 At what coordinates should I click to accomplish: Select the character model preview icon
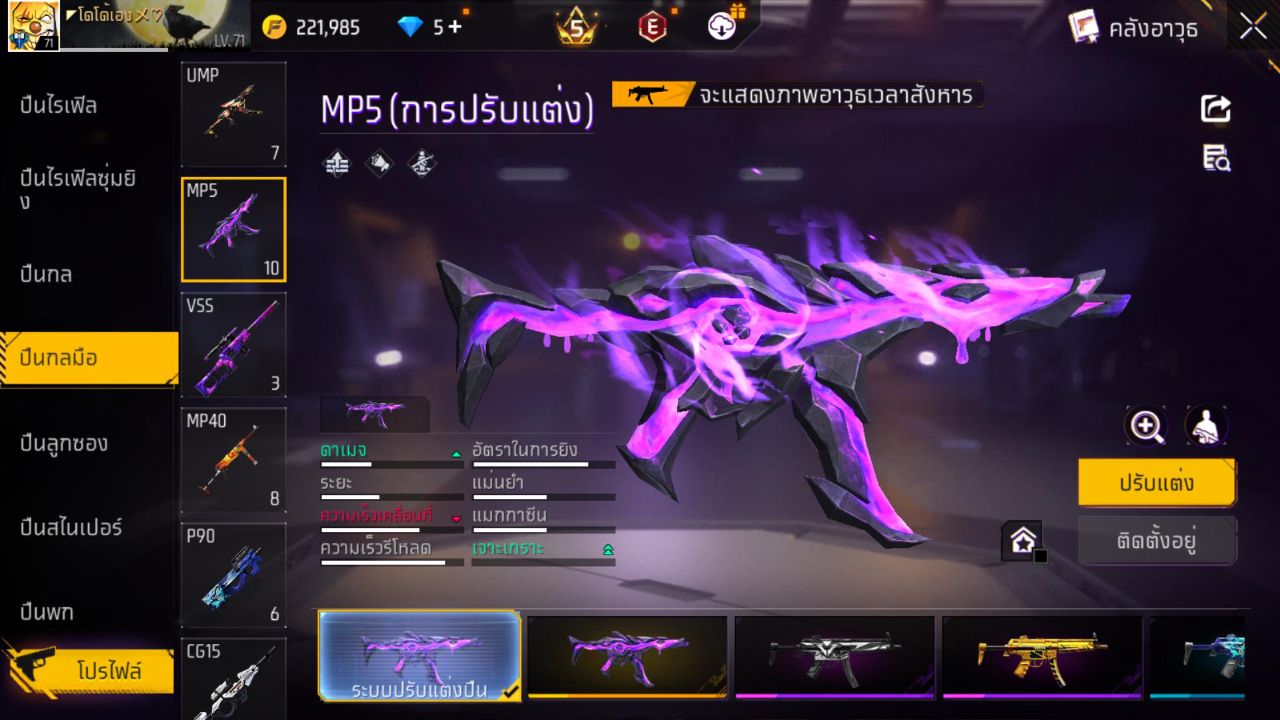coord(1206,426)
